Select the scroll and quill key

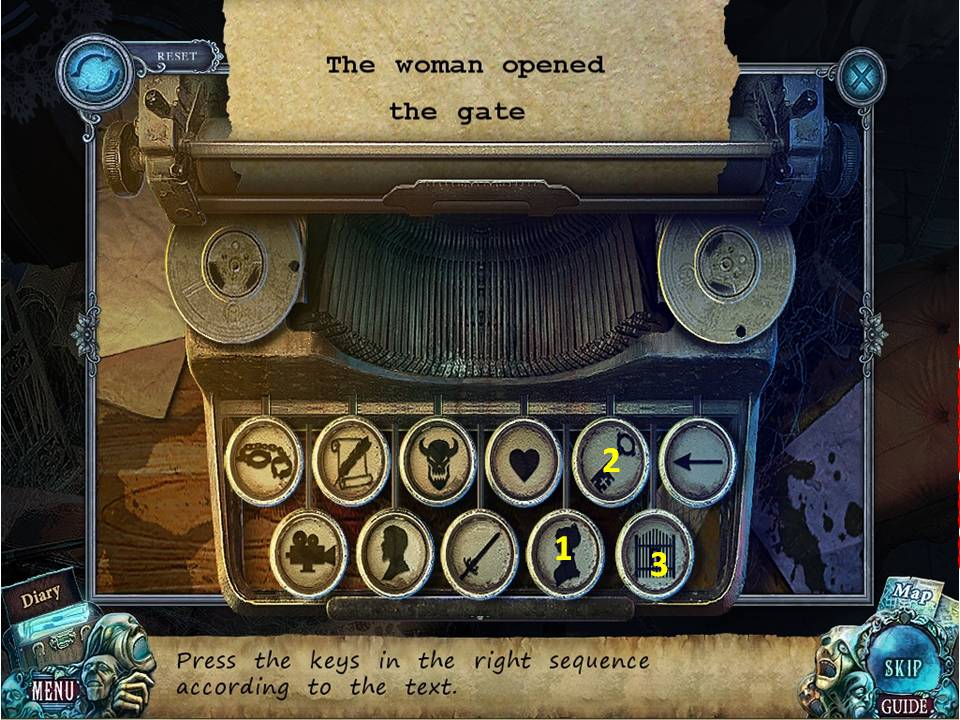tap(350, 462)
